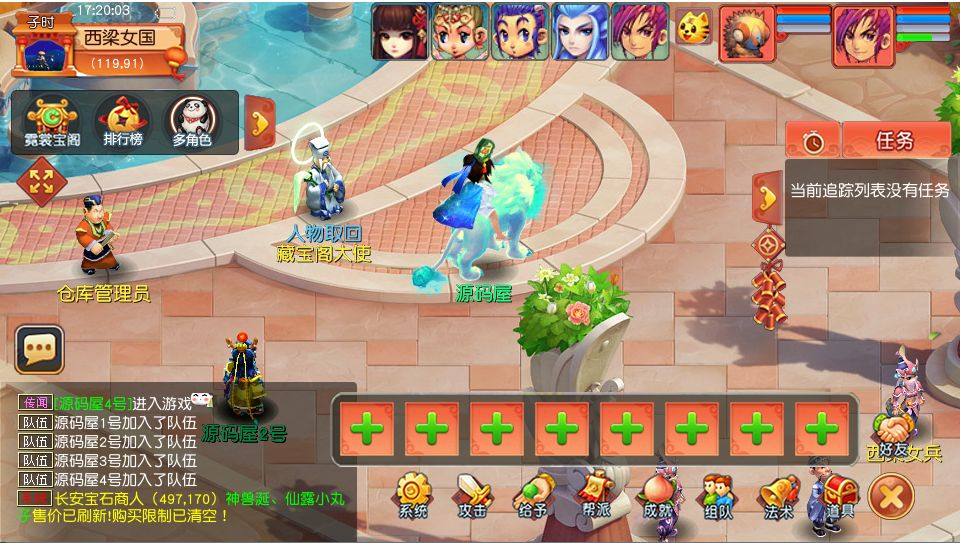The image size is (960, 543).
Task: Switch to the 任务 quest tab
Action: click(x=896, y=140)
